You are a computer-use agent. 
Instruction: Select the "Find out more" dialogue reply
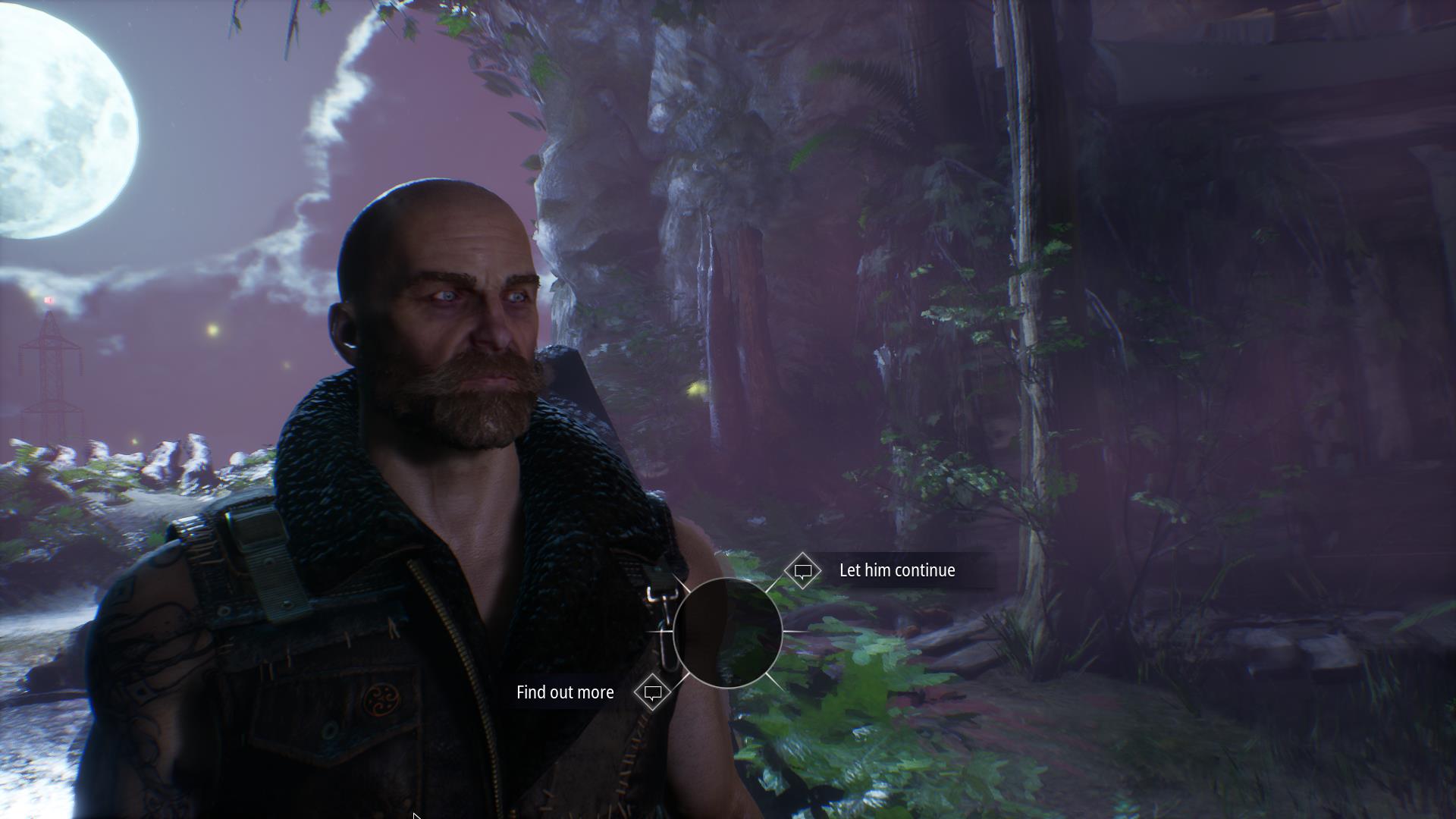[565, 692]
